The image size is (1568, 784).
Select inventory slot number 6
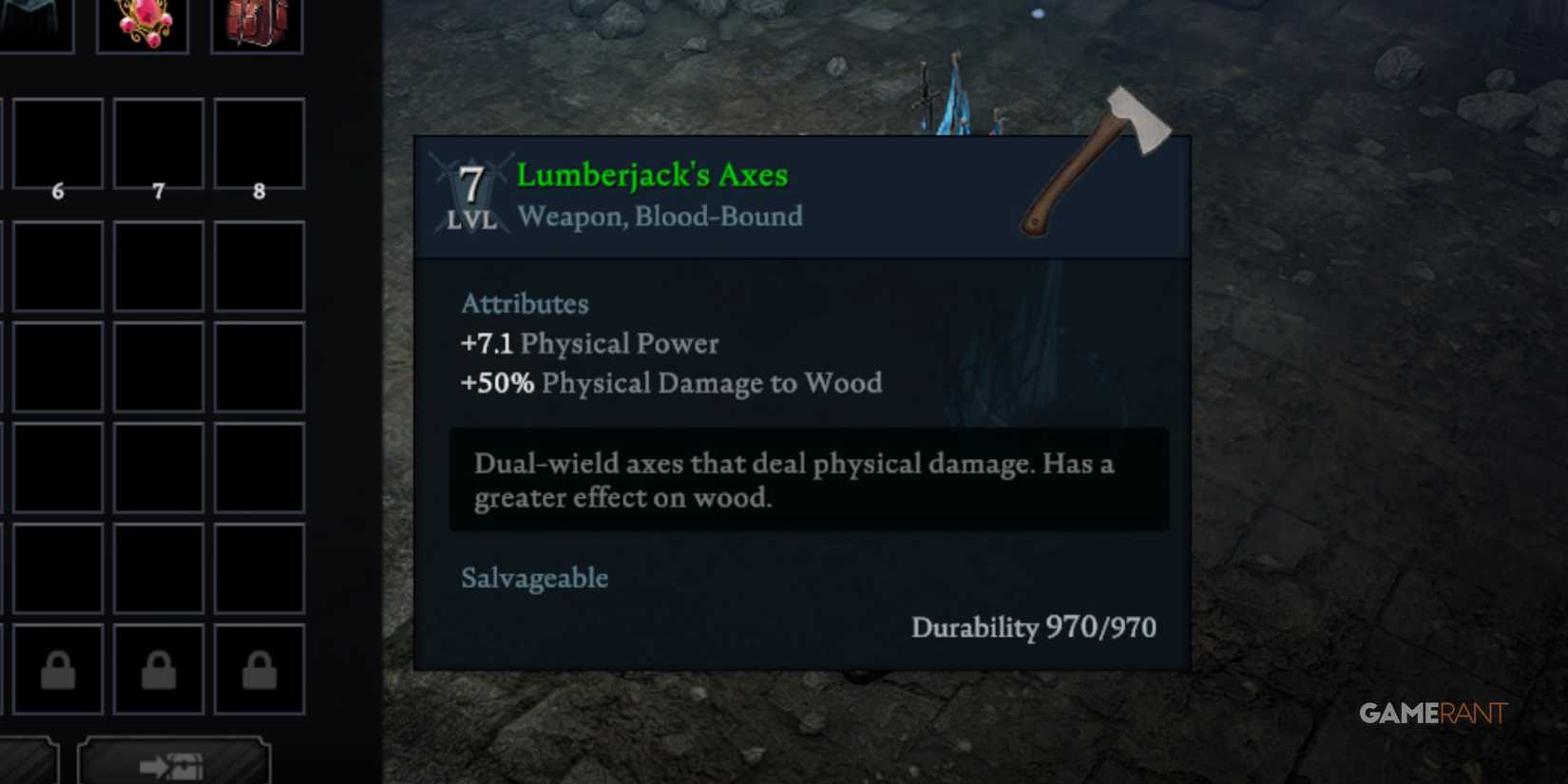[x=57, y=144]
